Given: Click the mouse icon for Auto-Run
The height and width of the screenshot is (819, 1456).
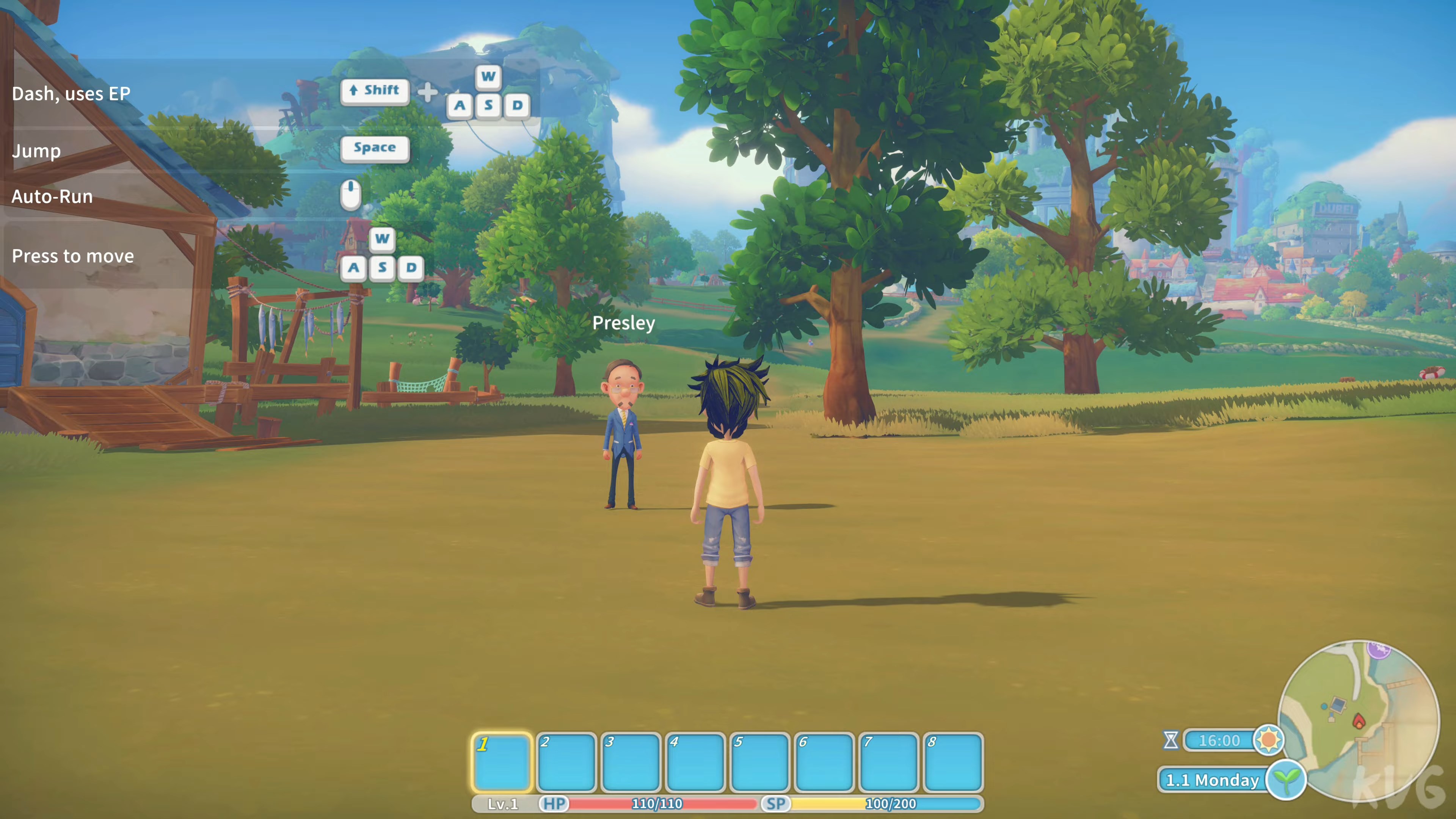Looking at the screenshot, I should (x=351, y=195).
